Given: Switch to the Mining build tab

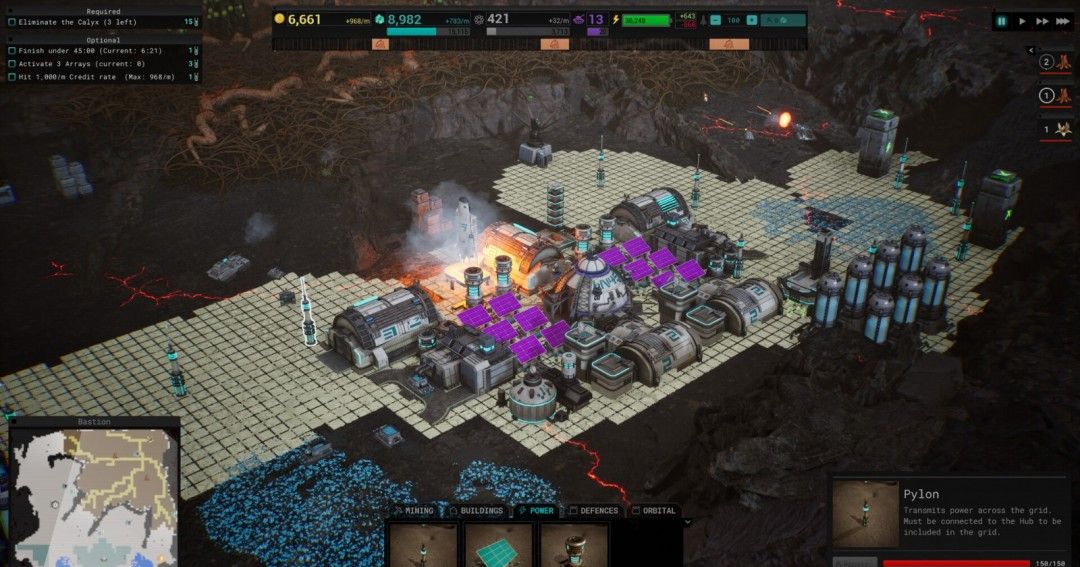Looking at the screenshot, I should (x=414, y=511).
